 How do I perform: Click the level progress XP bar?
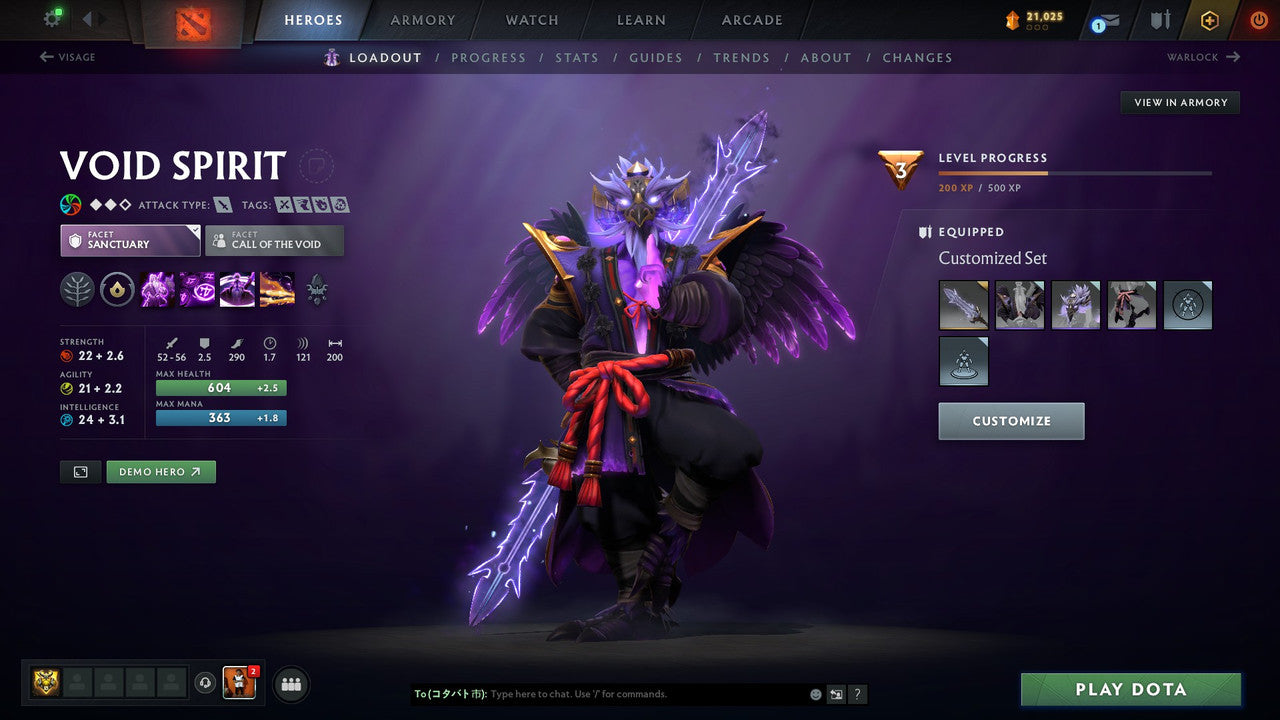[x=1075, y=172]
